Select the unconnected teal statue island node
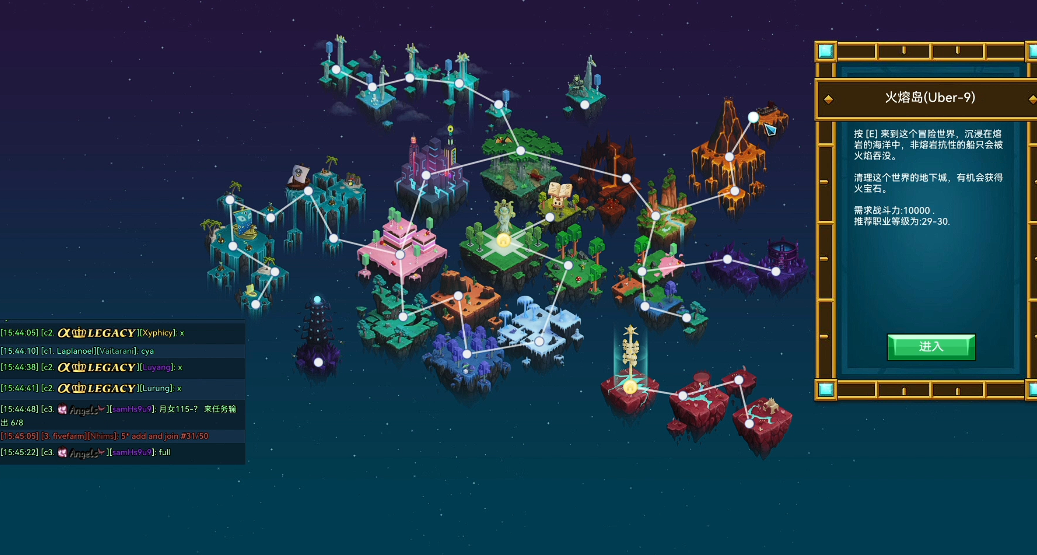This screenshot has width=1037, height=555. pos(585,103)
